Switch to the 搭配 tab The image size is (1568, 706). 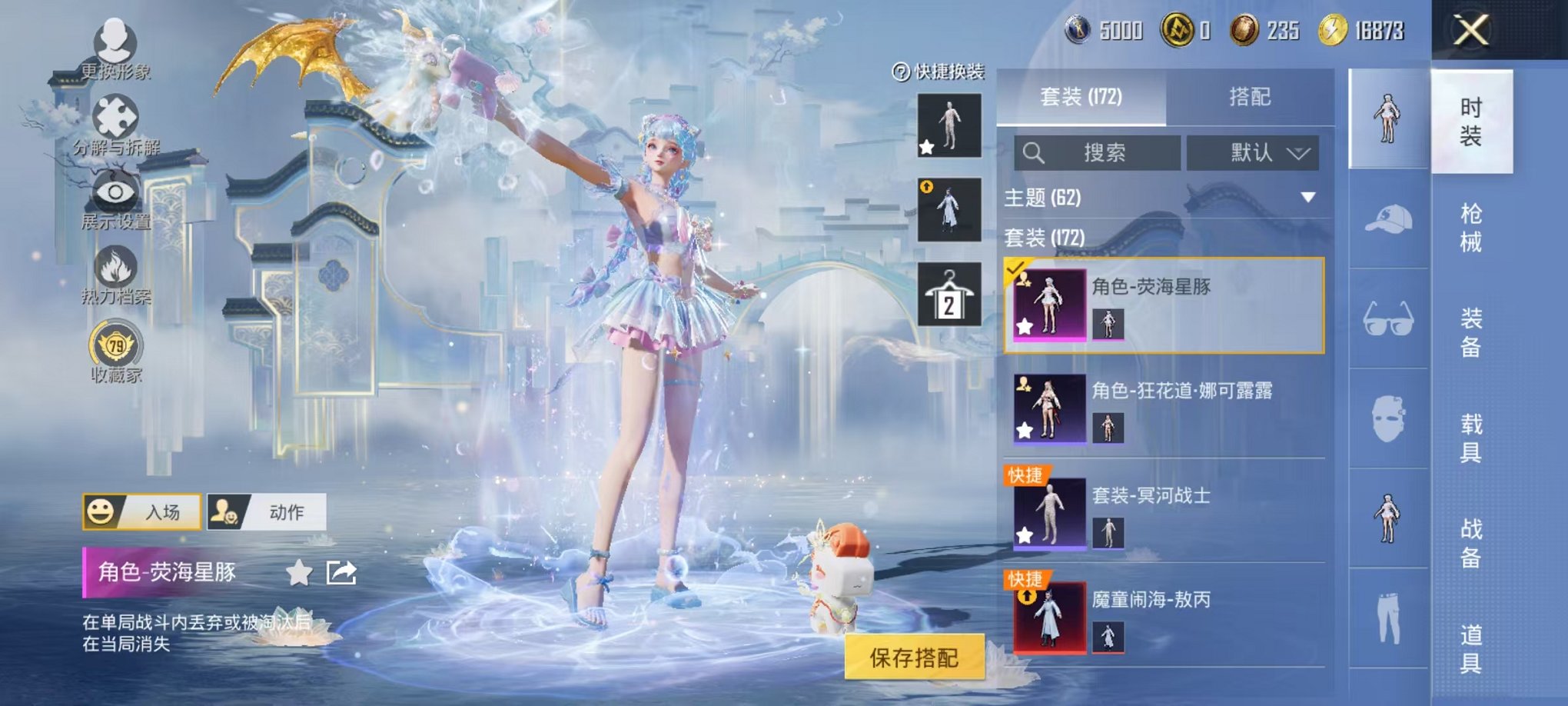point(1251,97)
